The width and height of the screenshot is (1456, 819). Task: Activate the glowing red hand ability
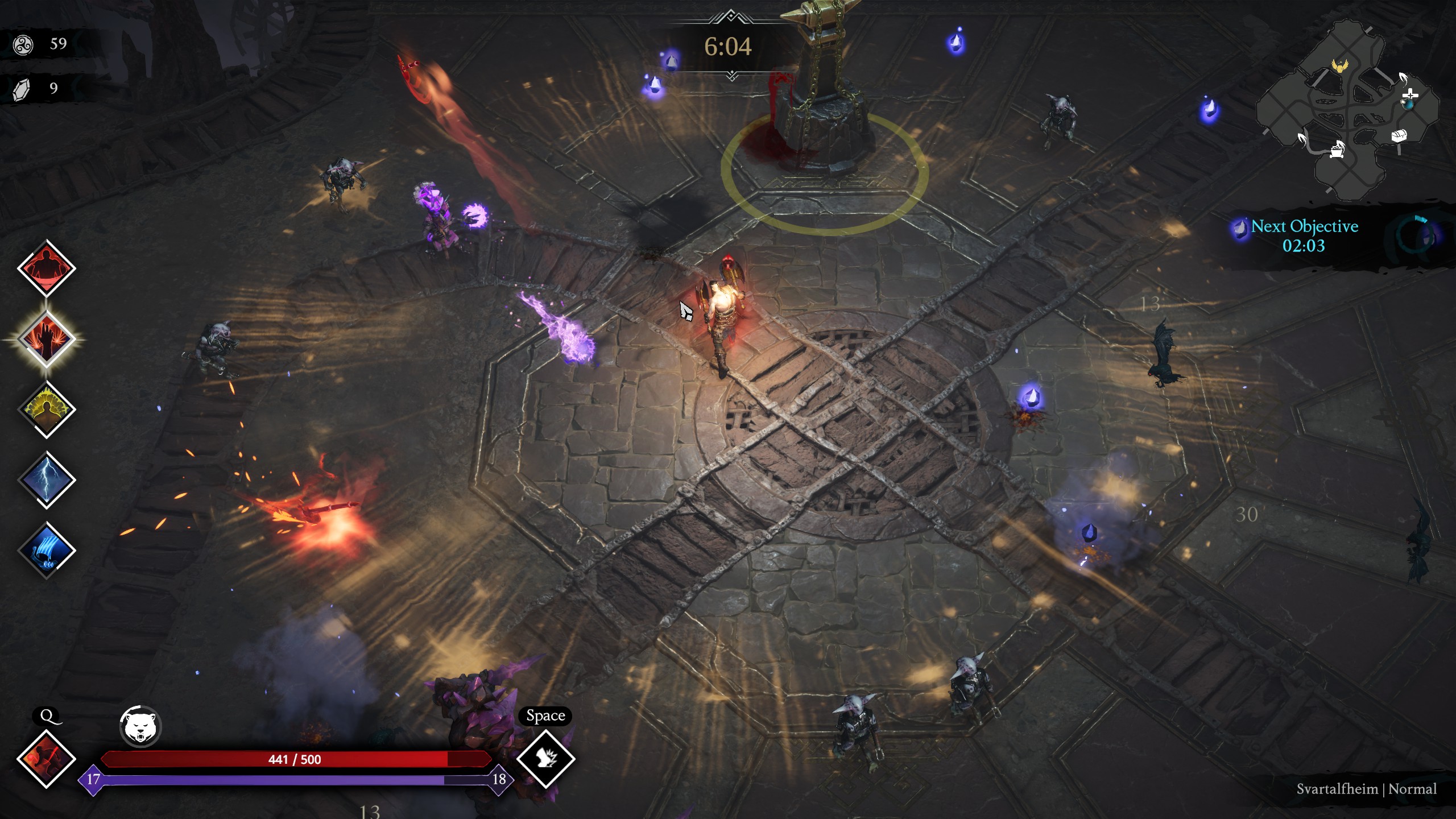click(x=46, y=339)
